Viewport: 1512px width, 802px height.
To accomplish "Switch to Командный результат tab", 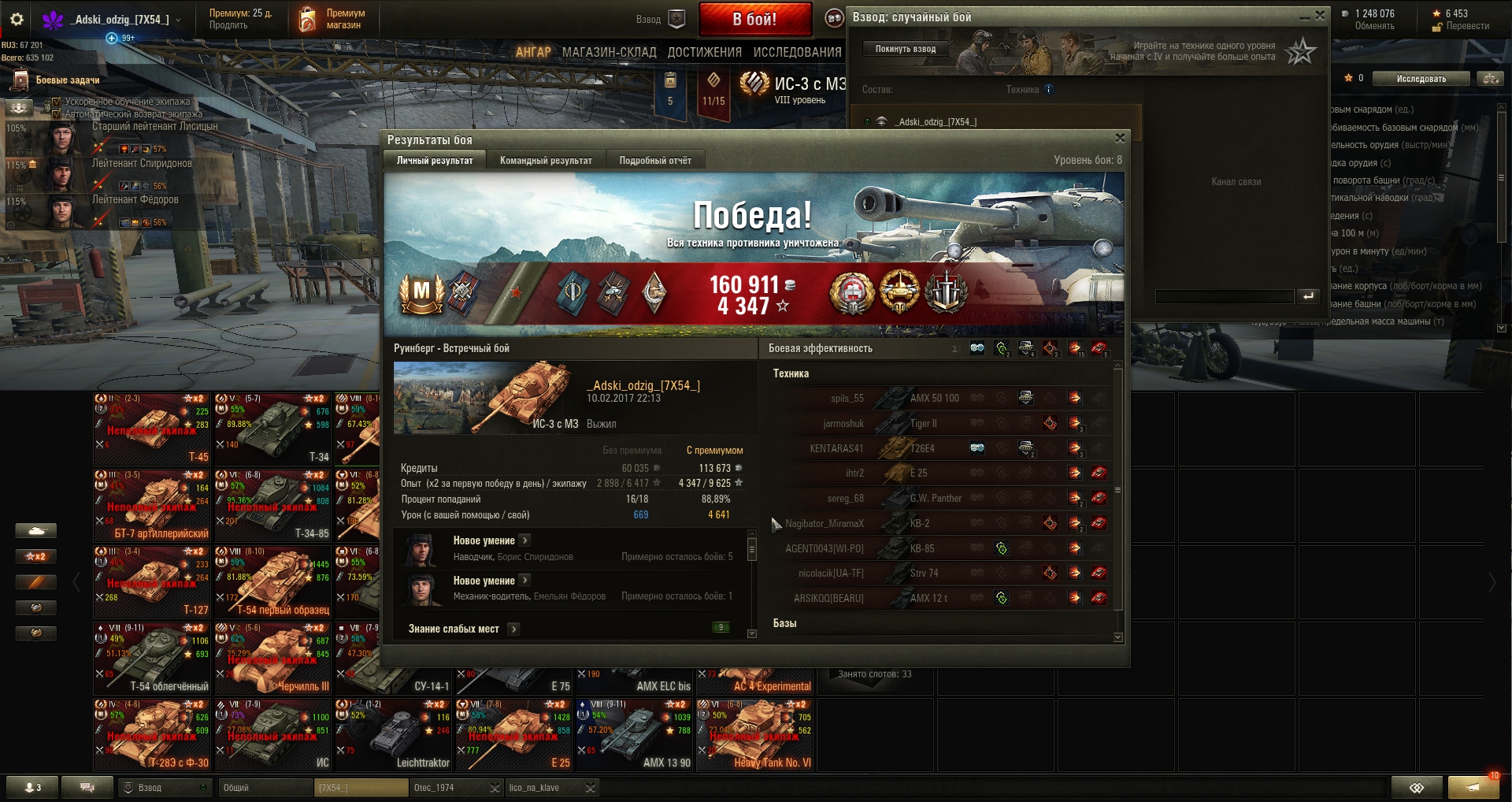I will click(x=546, y=161).
